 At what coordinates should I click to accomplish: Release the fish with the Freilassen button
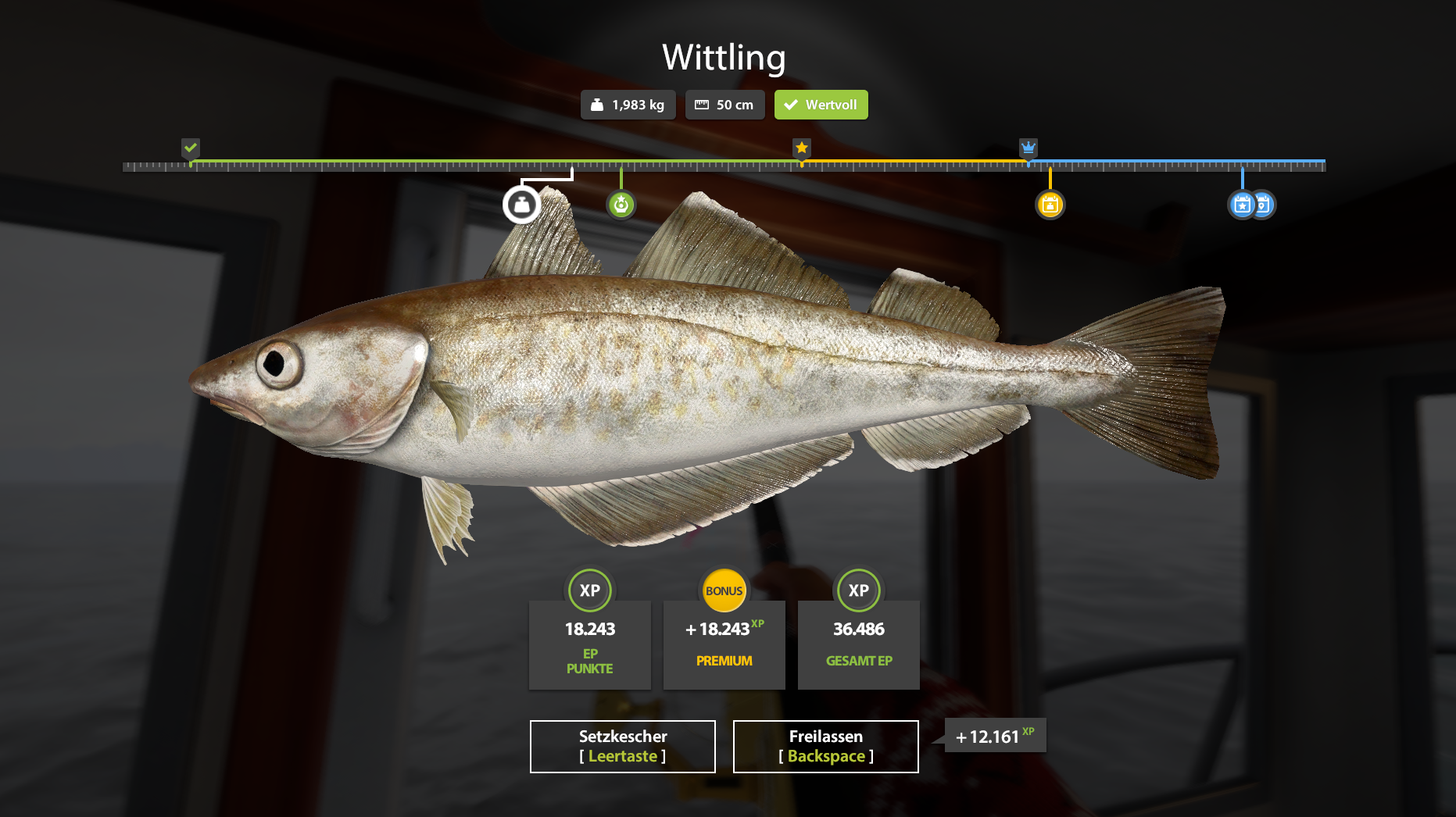[825, 746]
